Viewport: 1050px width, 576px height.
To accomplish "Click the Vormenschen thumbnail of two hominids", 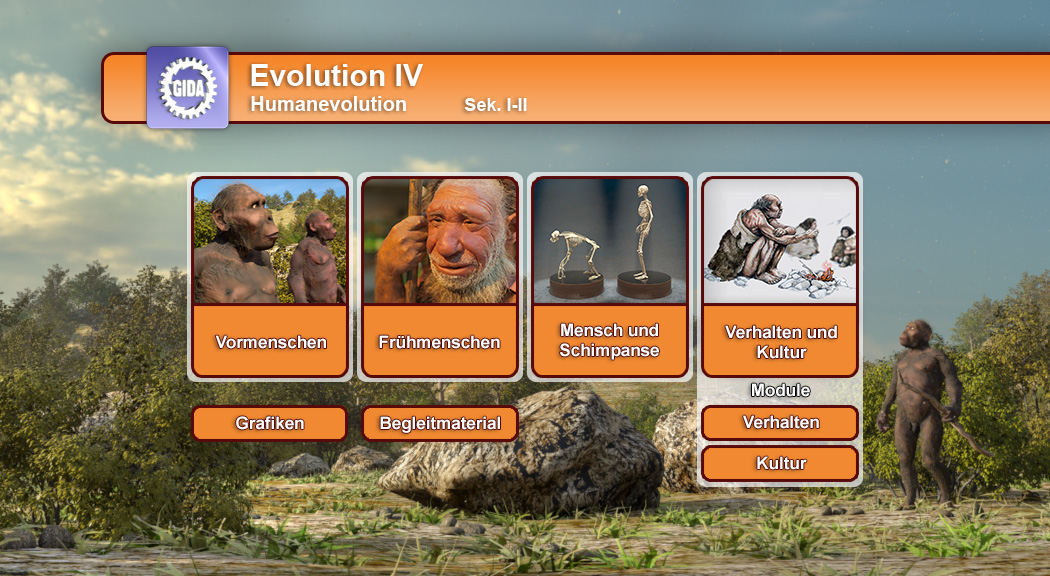I will tap(270, 241).
